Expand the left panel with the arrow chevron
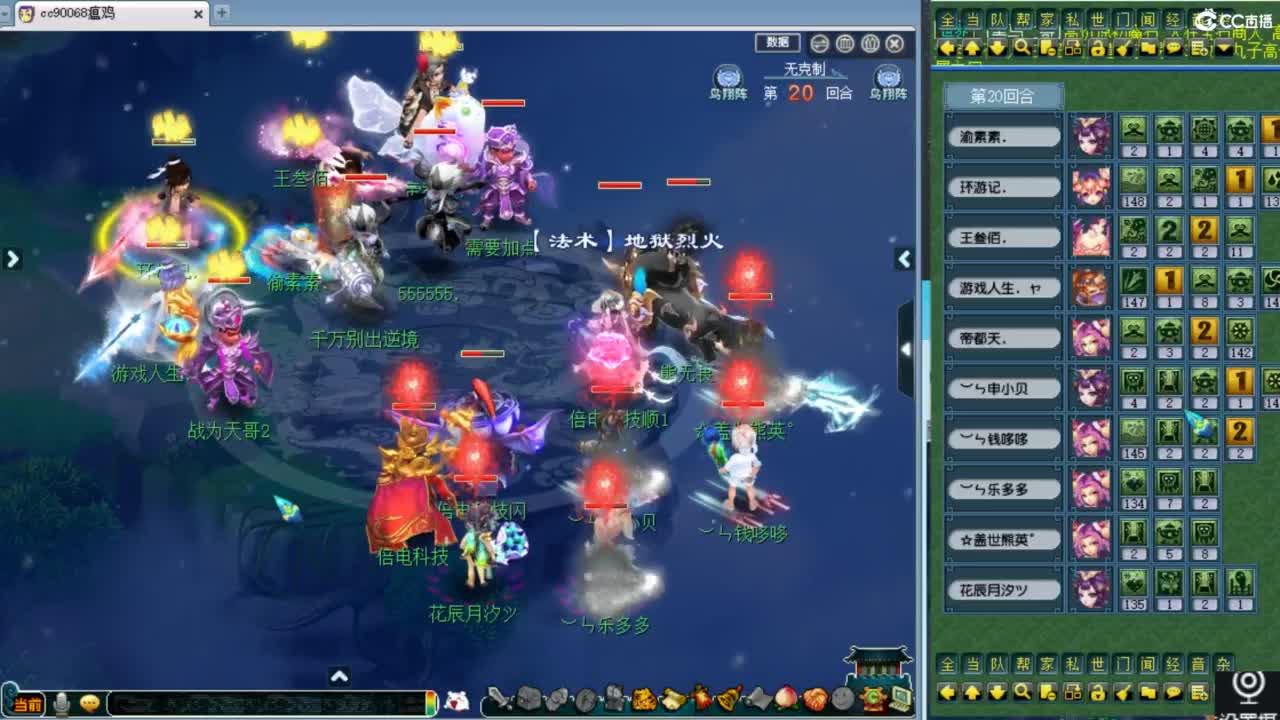Image resolution: width=1280 pixels, height=720 pixels. pyautogui.click(x=13, y=258)
